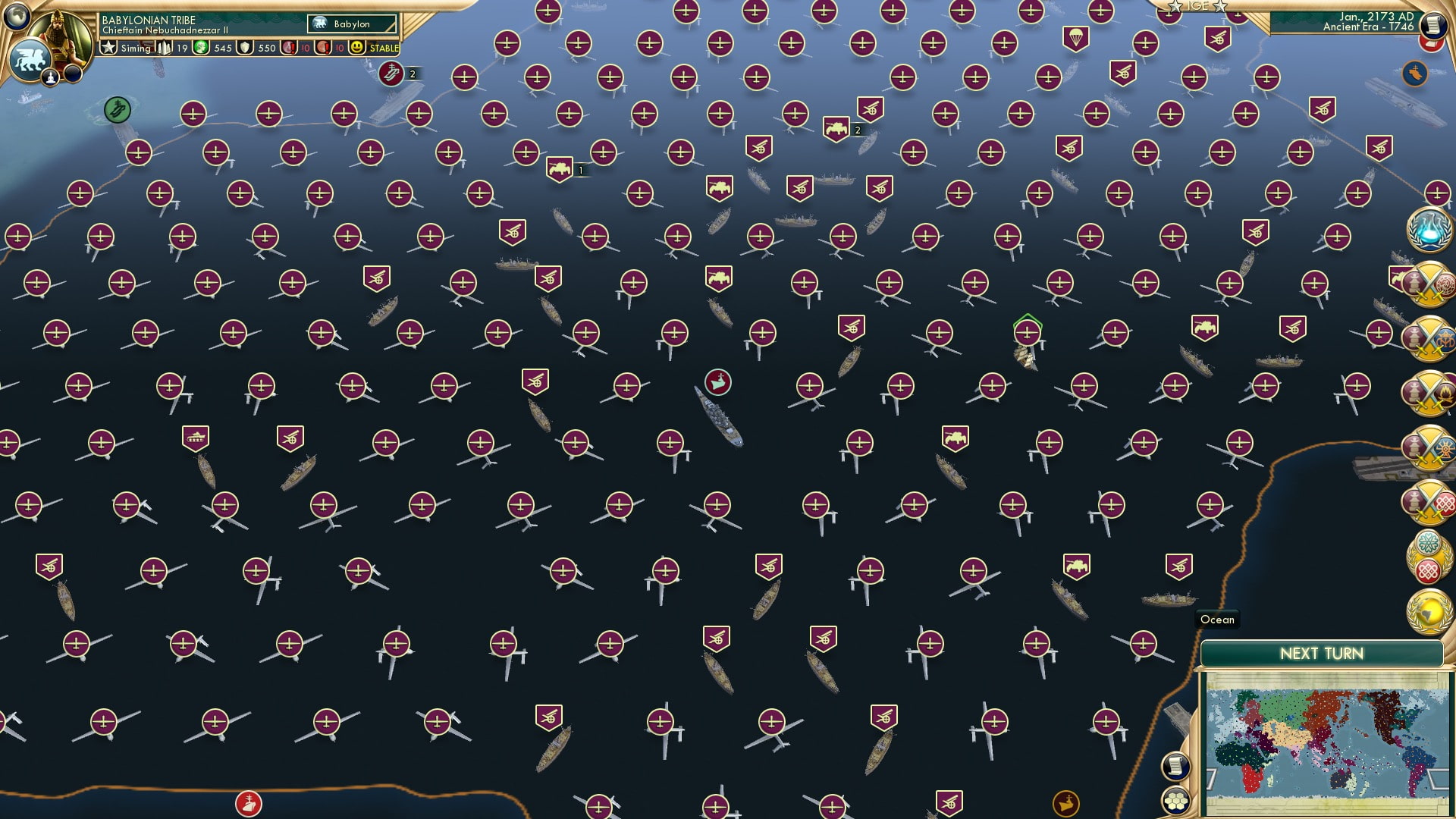Screen dimensions: 1456x819
Task: Open the leader portrait of Nebuchadnezzar II
Action: (59, 32)
